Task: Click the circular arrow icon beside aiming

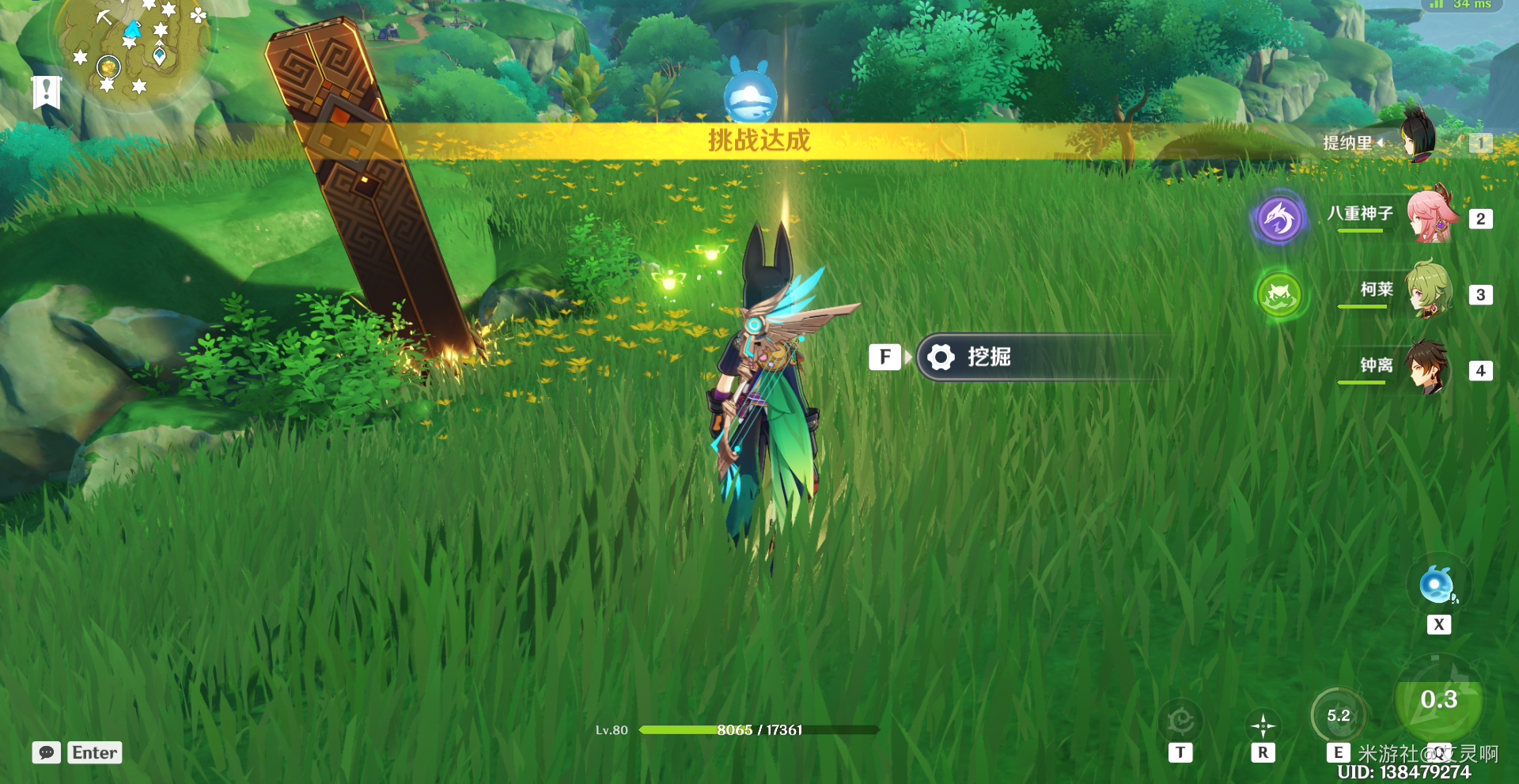Action: [1180, 721]
